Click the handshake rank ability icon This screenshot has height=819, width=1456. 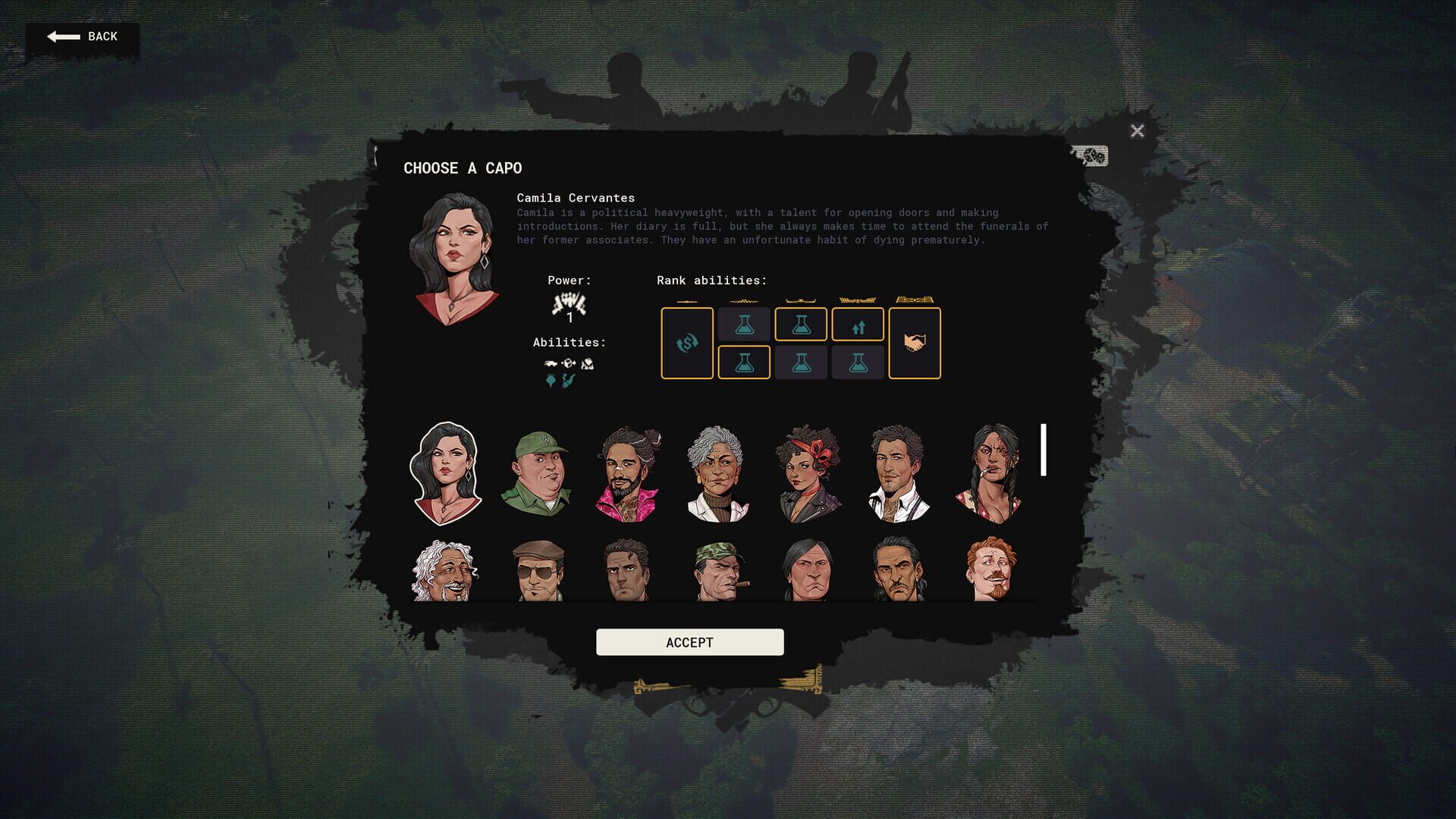coord(915,343)
